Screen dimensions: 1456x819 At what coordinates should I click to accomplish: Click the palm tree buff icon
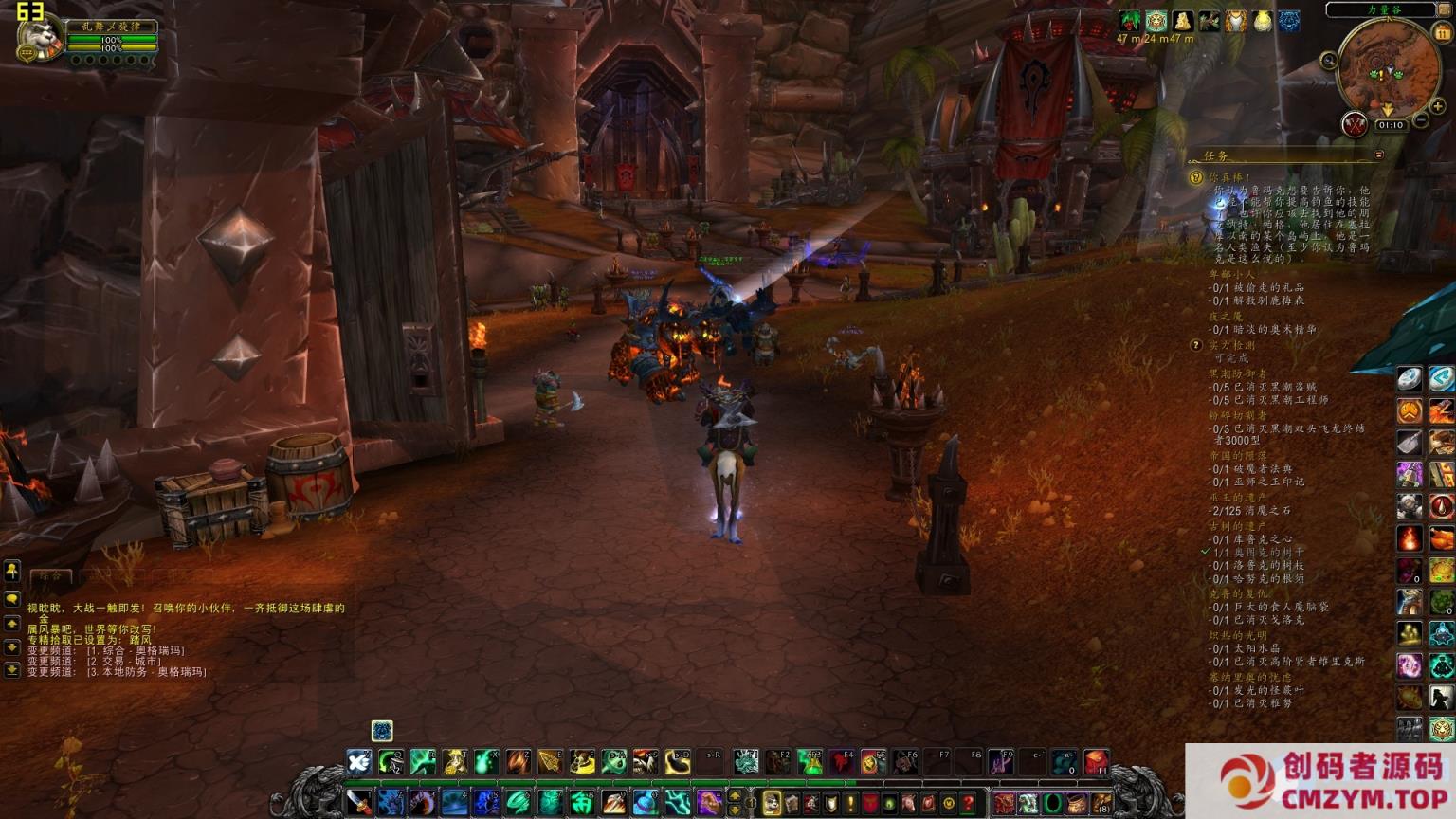pos(1129,21)
